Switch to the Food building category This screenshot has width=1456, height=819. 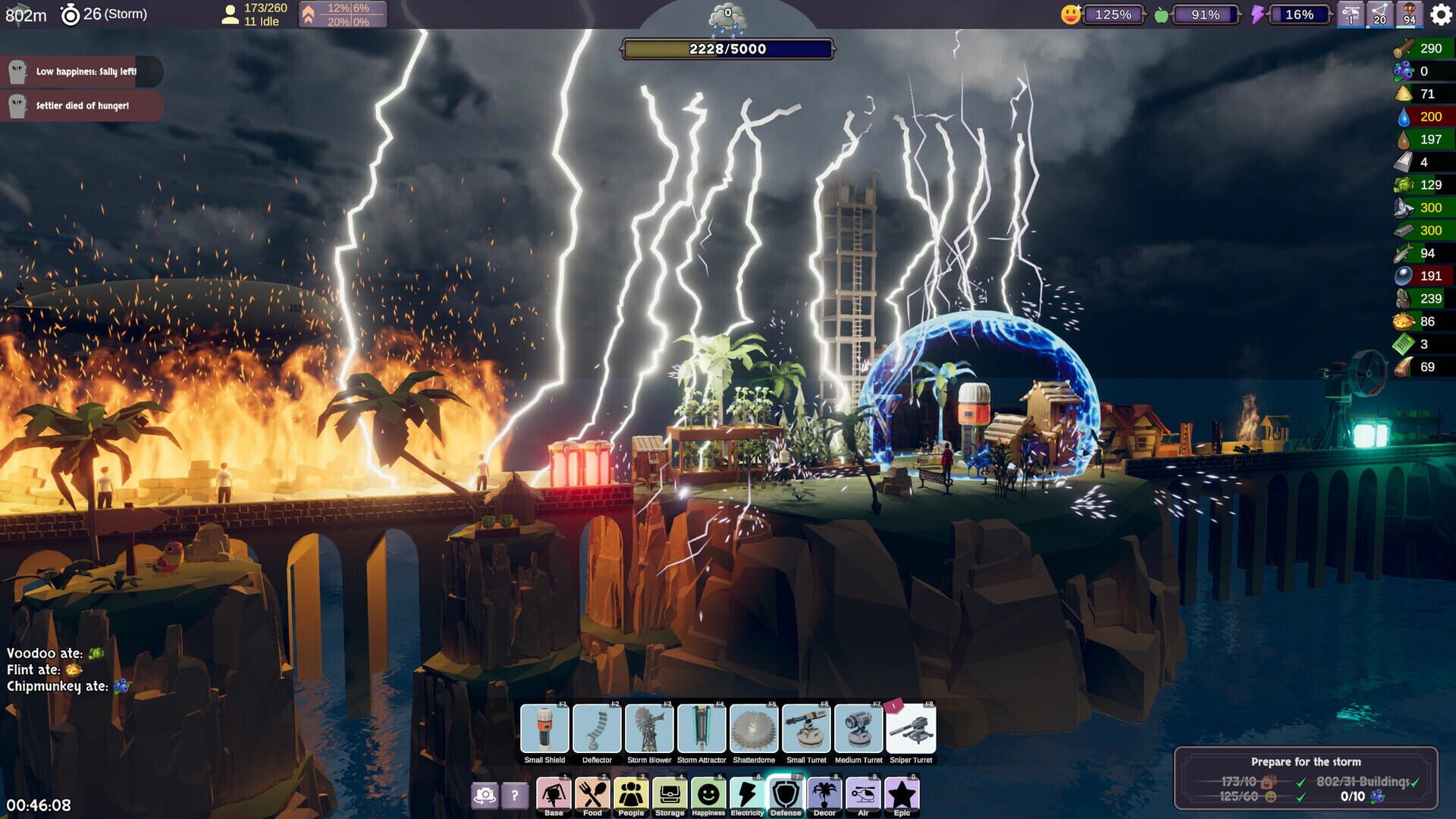coord(592,793)
